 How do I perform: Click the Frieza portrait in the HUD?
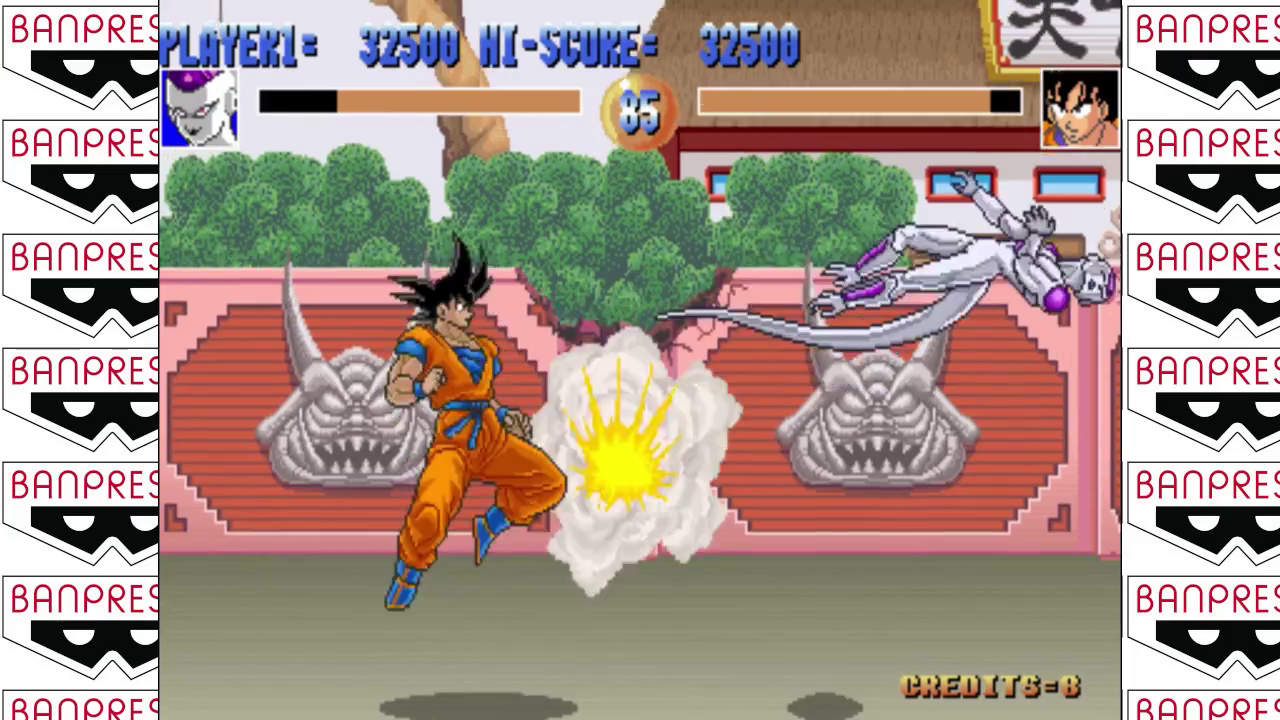point(199,108)
